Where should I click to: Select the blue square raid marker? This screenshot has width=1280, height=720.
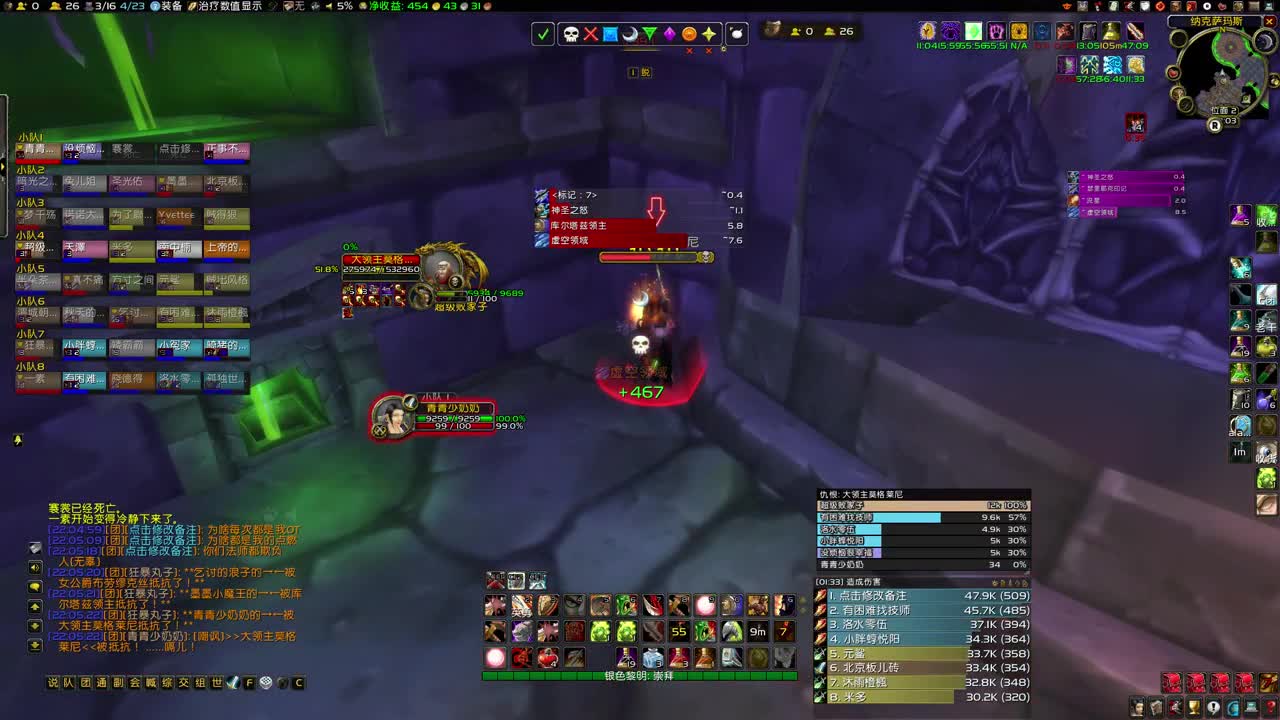pyautogui.click(x=609, y=33)
